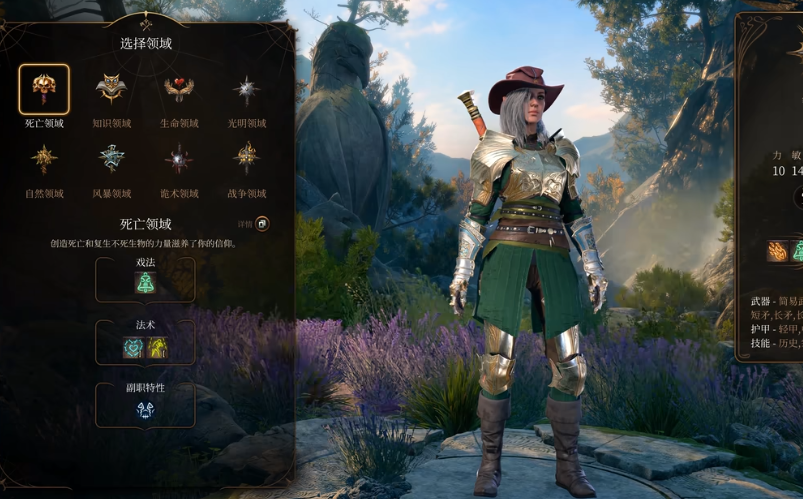Screen dimensions: 803x499
Task: Choose the 知识领域 (Knowledge Domain) option
Action: (112, 90)
